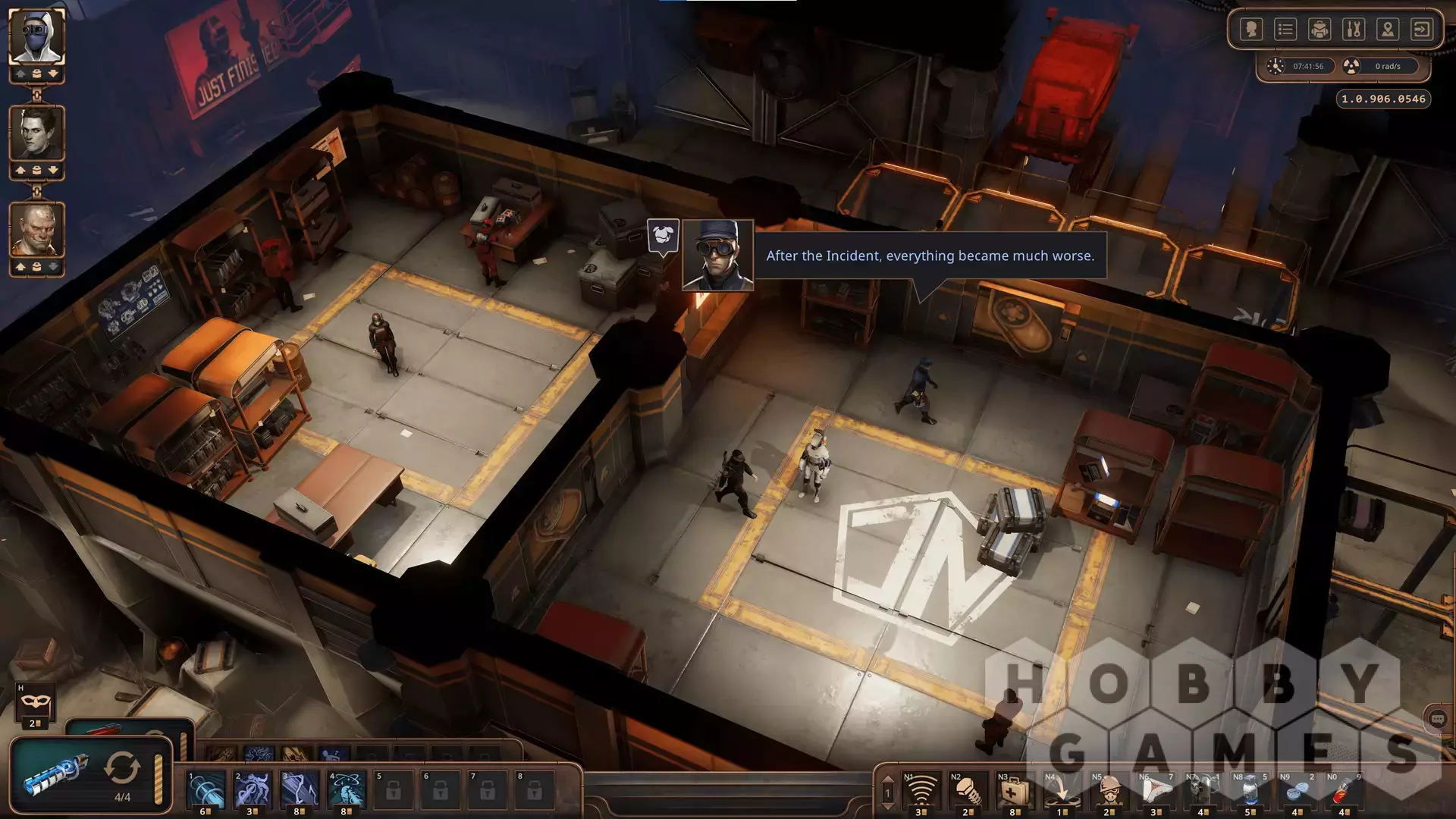Open the backpack inventory

click(x=1319, y=30)
